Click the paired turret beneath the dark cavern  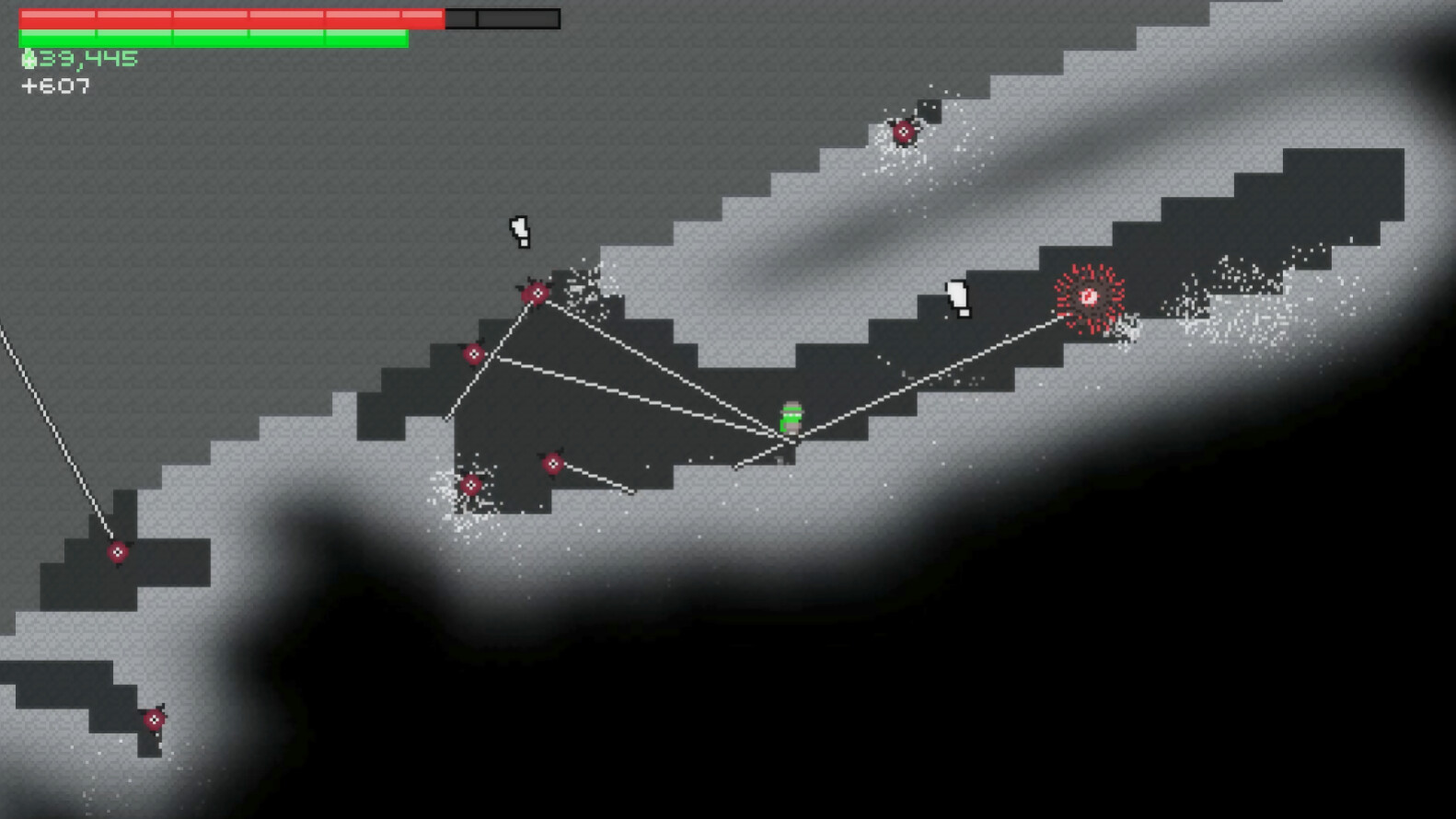[x=552, y=463]
